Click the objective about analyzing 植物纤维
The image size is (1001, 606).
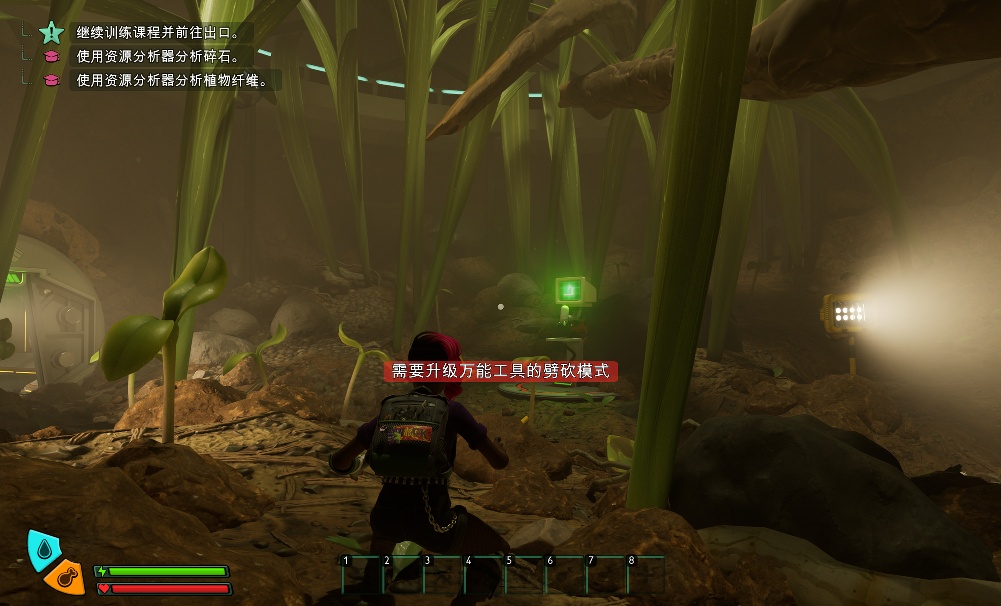(x=172, y=80)
